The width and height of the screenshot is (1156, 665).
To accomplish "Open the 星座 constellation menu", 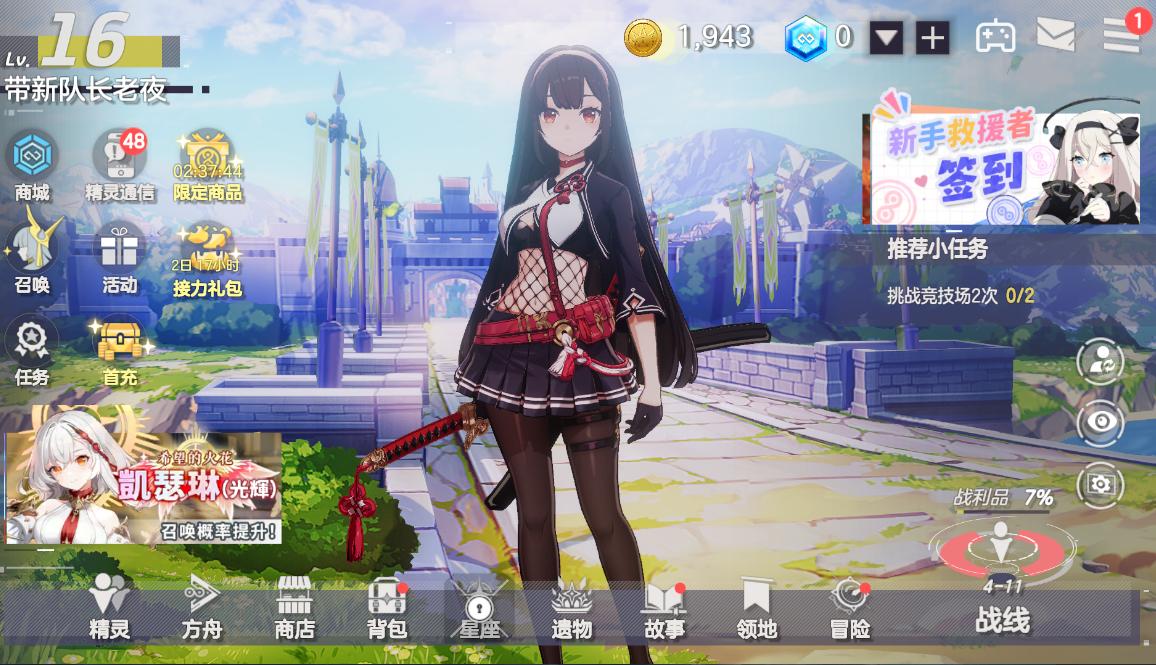I will point(478,608).
